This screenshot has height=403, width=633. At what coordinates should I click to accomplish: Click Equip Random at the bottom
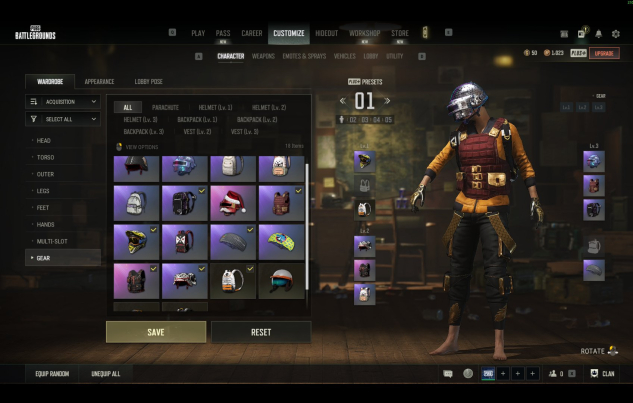tap(50, 374)
